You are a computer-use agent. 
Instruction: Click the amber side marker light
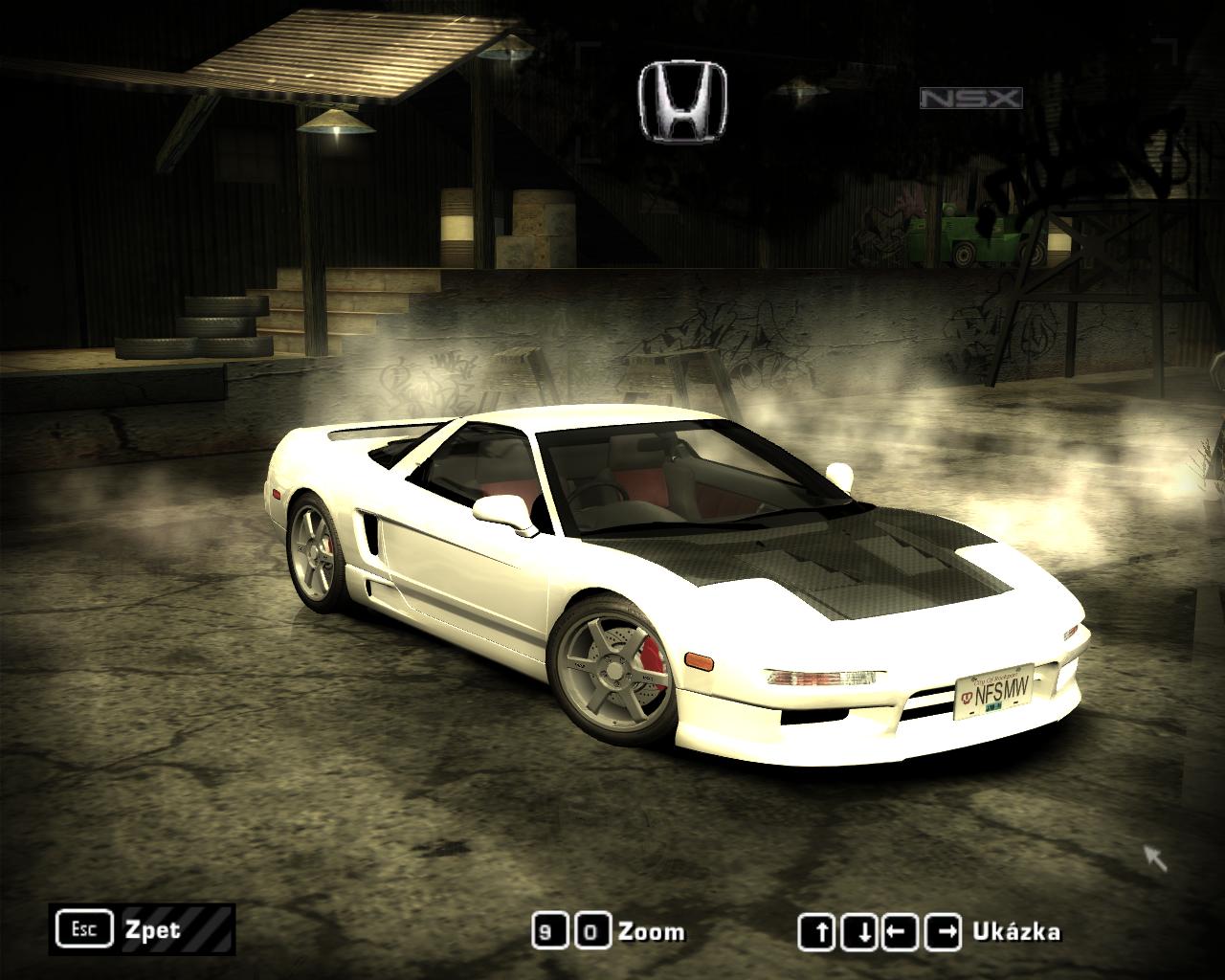coord(698,662)
